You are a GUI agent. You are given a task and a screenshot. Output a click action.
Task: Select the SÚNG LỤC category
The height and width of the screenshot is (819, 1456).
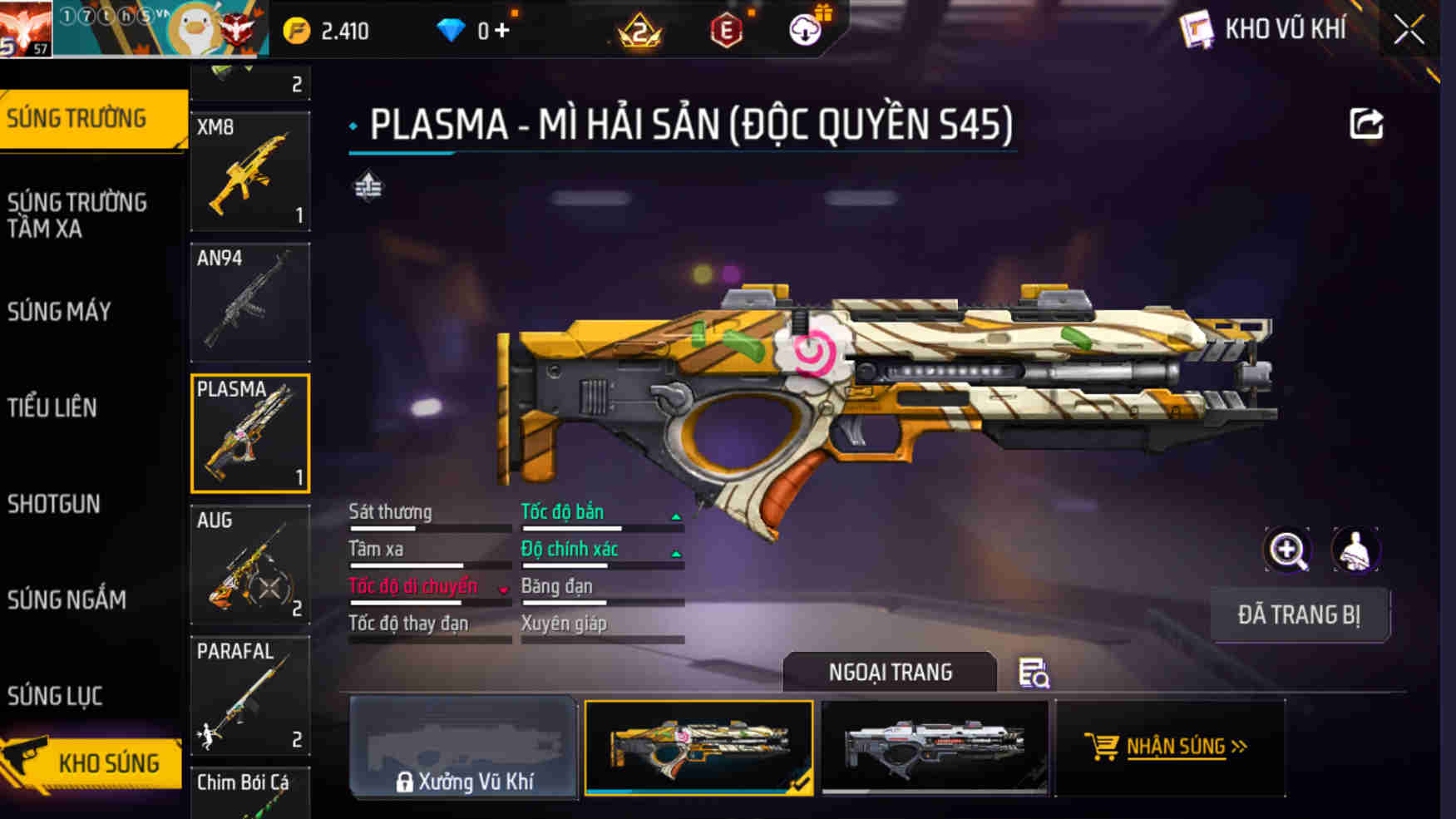55,696
